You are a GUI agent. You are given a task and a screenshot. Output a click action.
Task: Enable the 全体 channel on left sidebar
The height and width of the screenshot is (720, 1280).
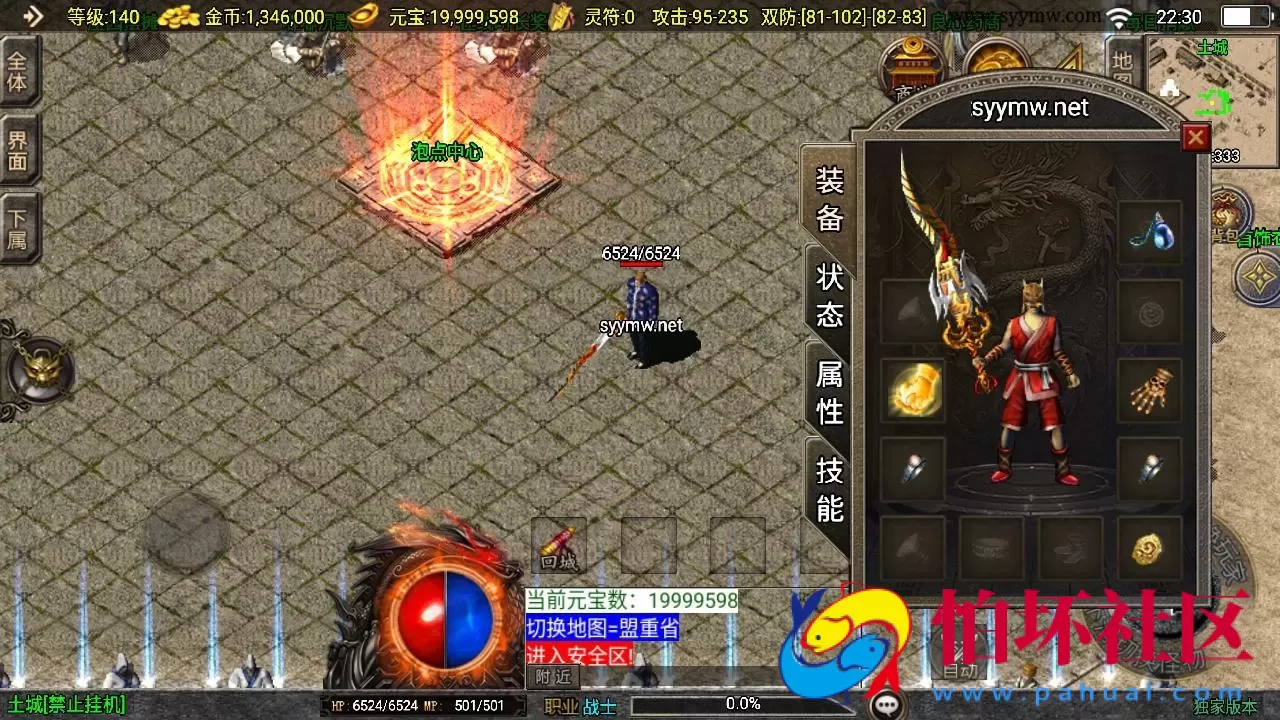point(20,71)
